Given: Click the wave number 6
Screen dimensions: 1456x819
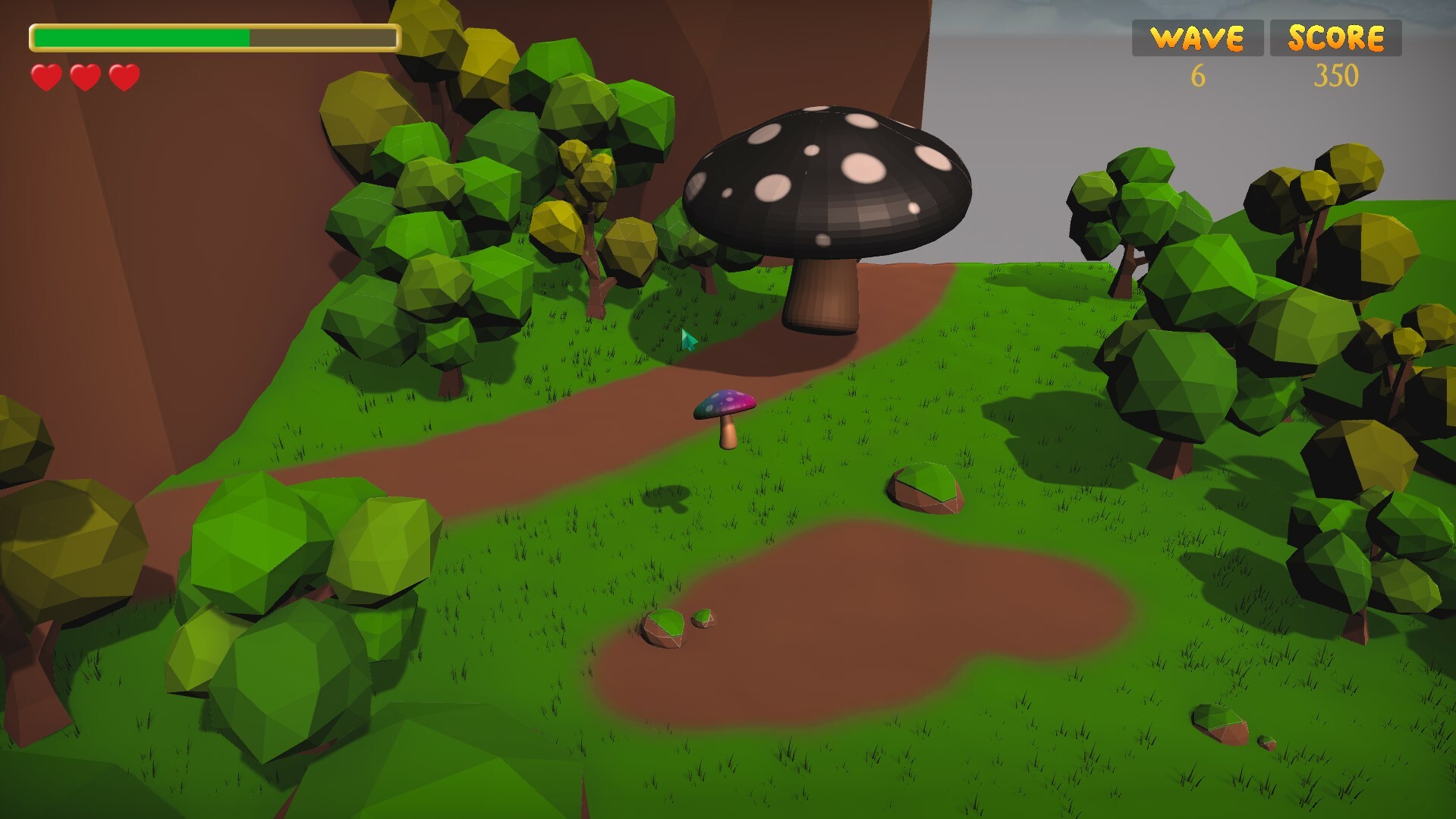Looking at the screenshot, I should 1199,76.
